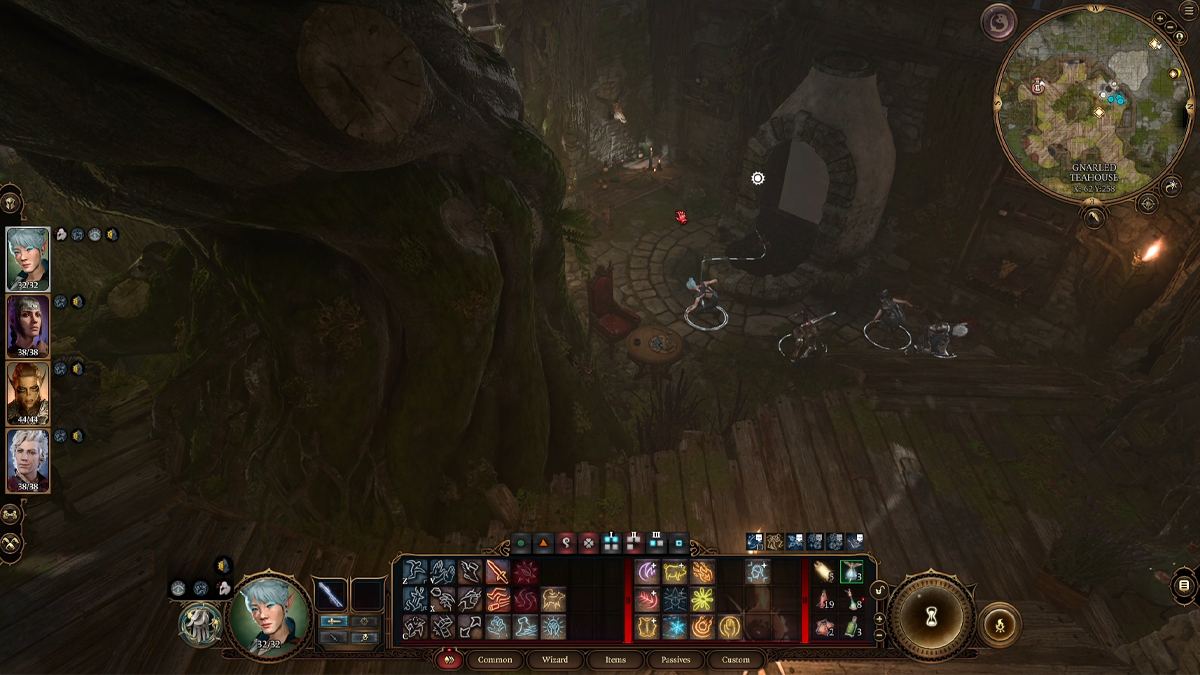This screenshot has height=675, width=1200.
Task: Use the scroll item with count 5
Action: 824,572
